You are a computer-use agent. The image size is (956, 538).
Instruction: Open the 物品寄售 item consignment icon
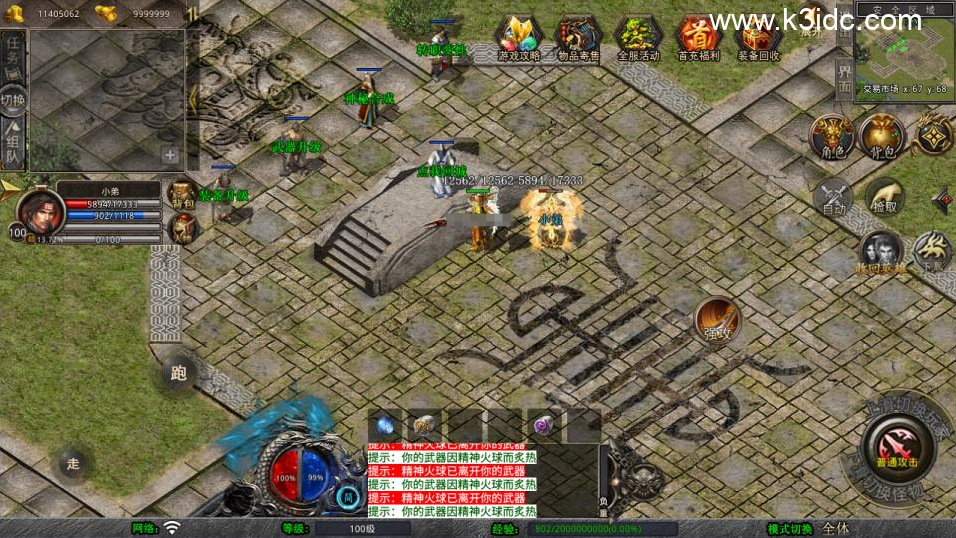coord(578,38)
